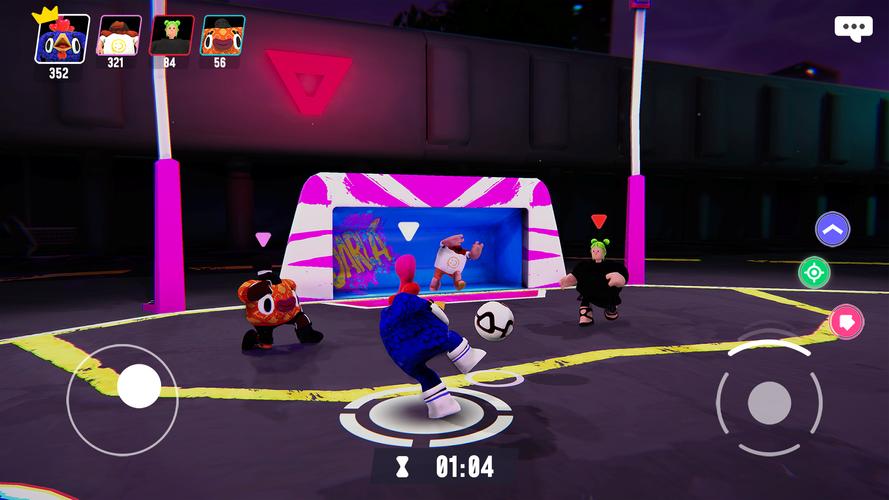The width and height of the screenshot is (889, 500).
Task: Tap the pink tackle action button
Action: [x=846, y=321]
